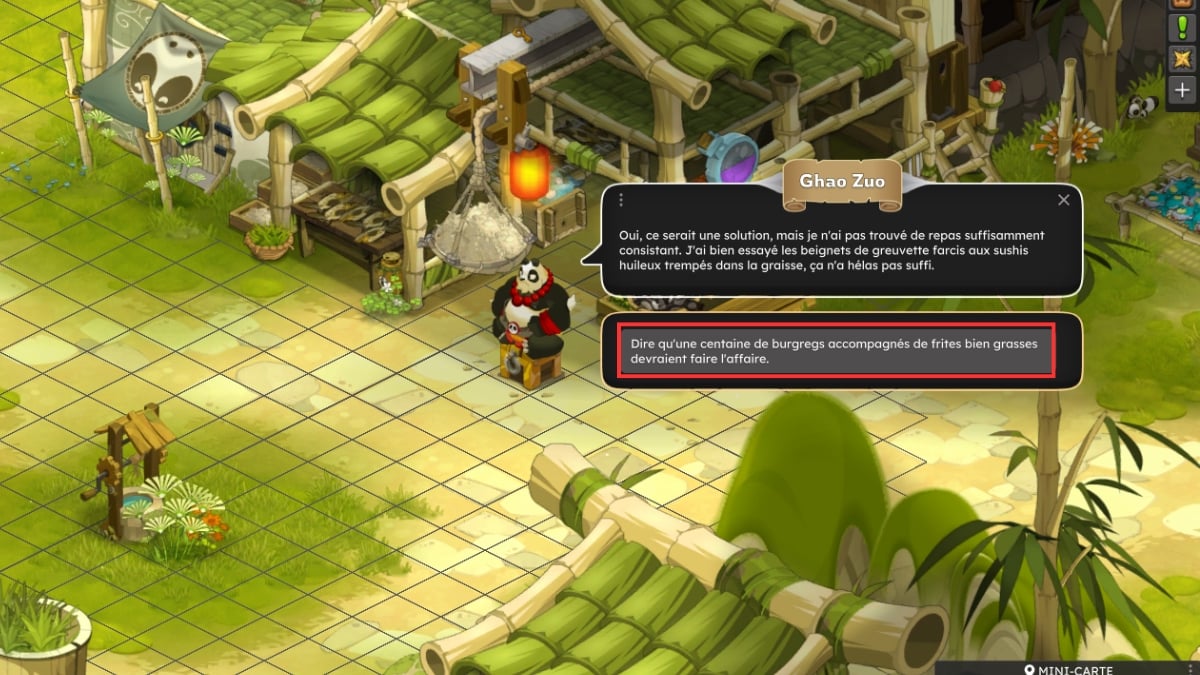The height and width of the screenshot is (675, 1200).
Task: Open the green exclamation mark quest icon
Action: click(x=1183, y=27)
